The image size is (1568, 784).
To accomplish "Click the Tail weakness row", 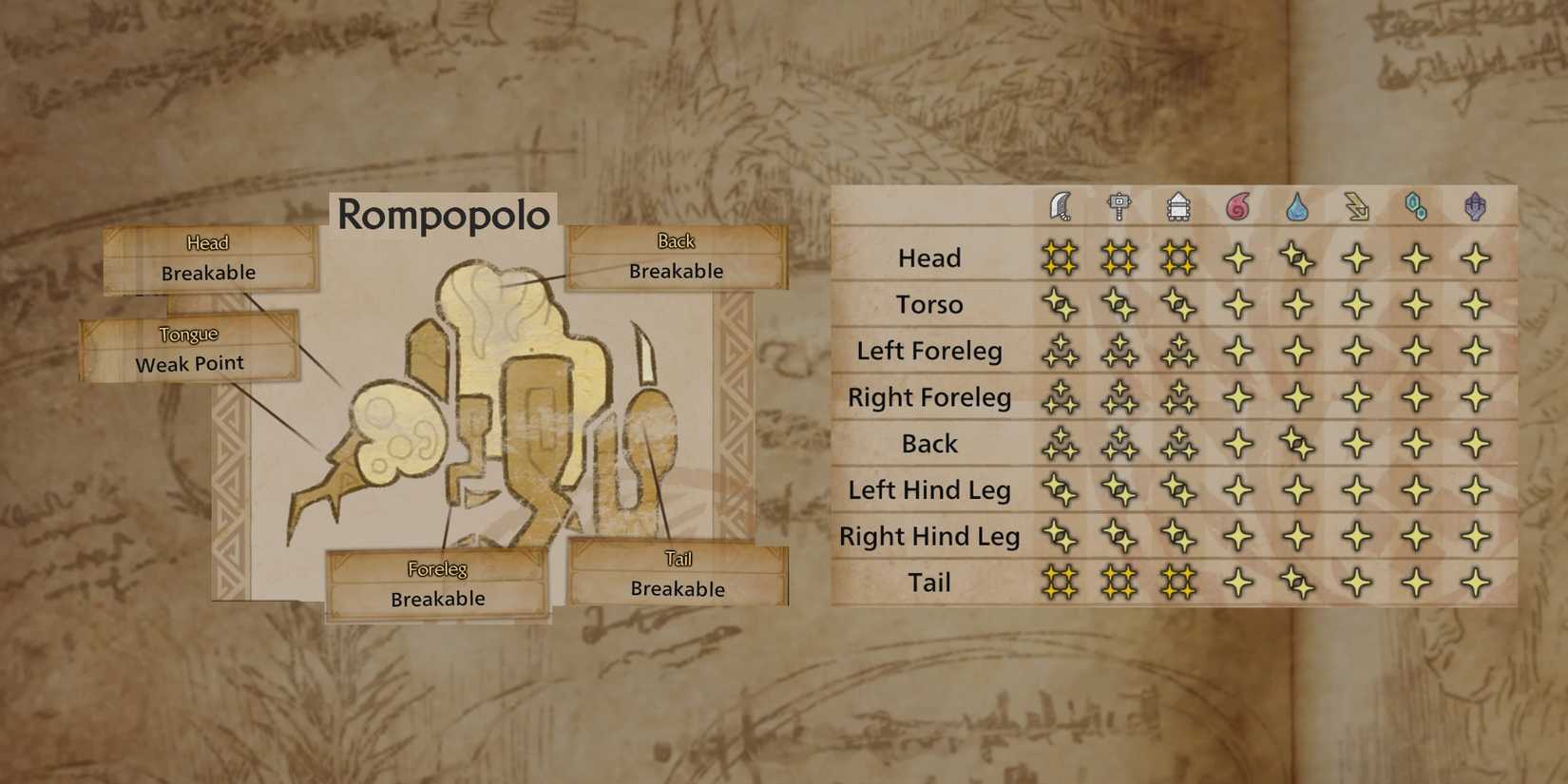I will pos(928,582).
